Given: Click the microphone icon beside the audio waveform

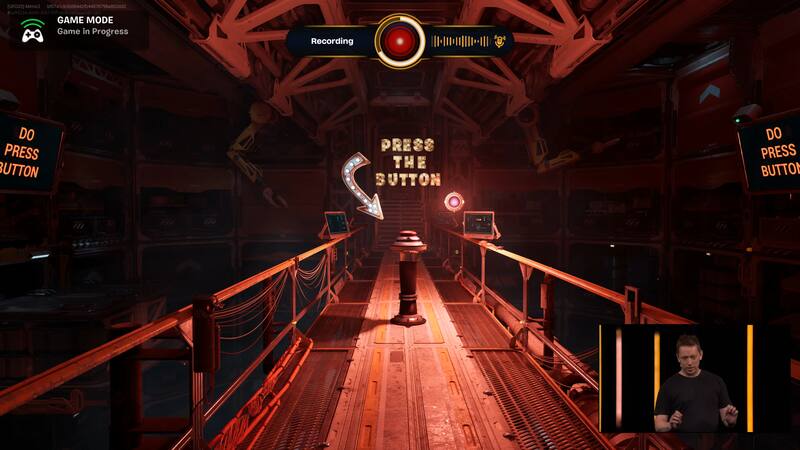Looking at the screenshot, I should pos(499,41).
